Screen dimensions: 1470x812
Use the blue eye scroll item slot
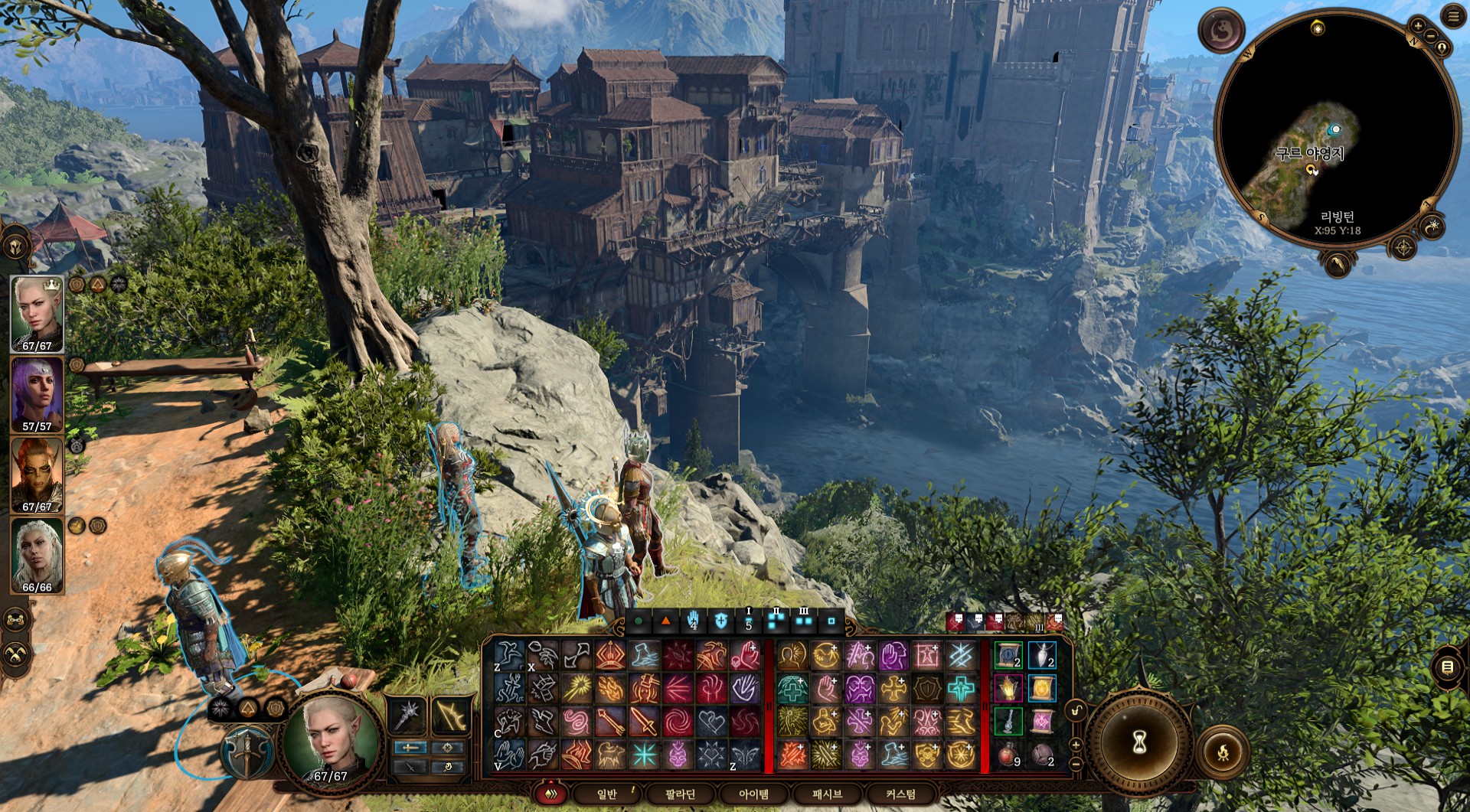(1008, 656)
